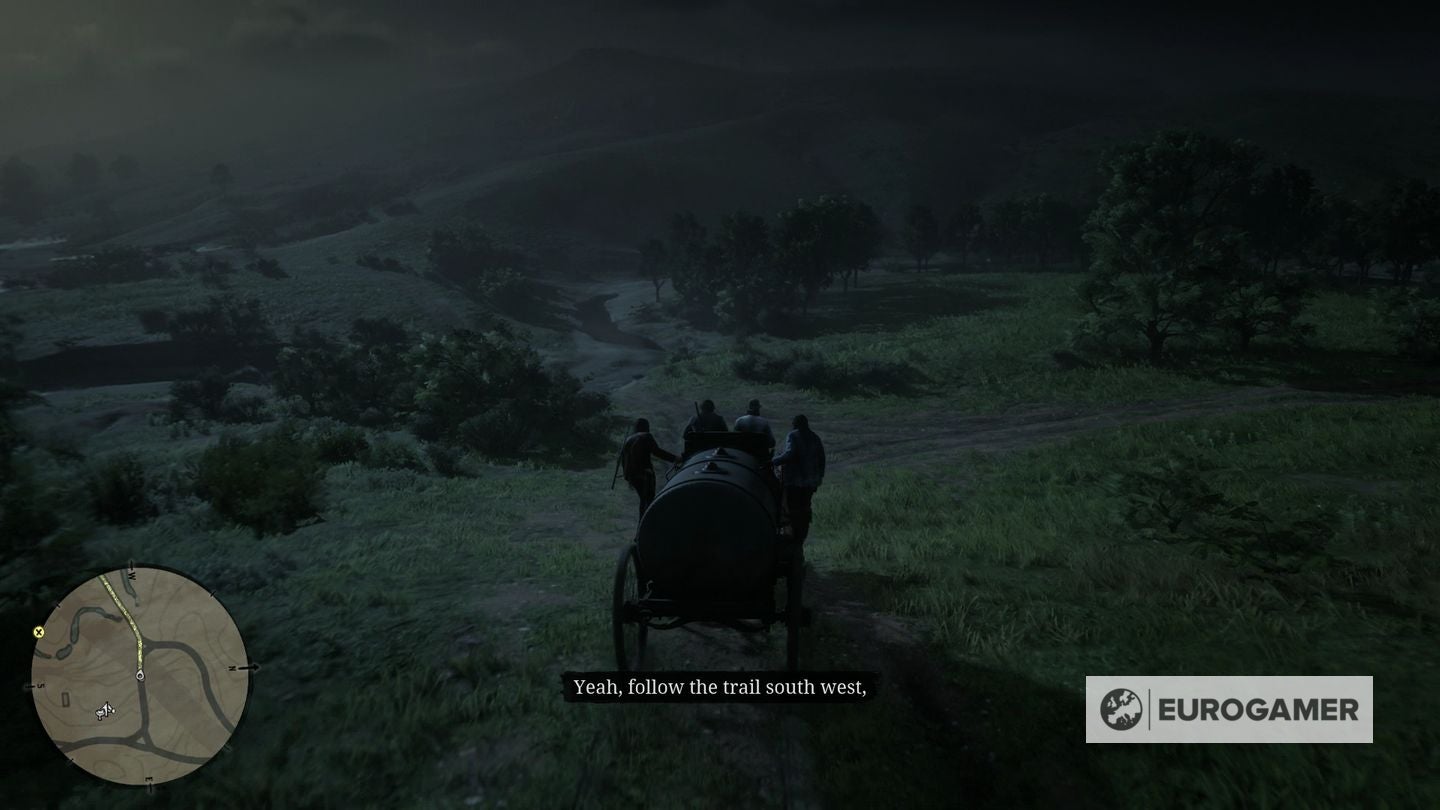Click the yellow X waypoint icon on the minimap
The image size is (1440, 810).
click(38, 633)
